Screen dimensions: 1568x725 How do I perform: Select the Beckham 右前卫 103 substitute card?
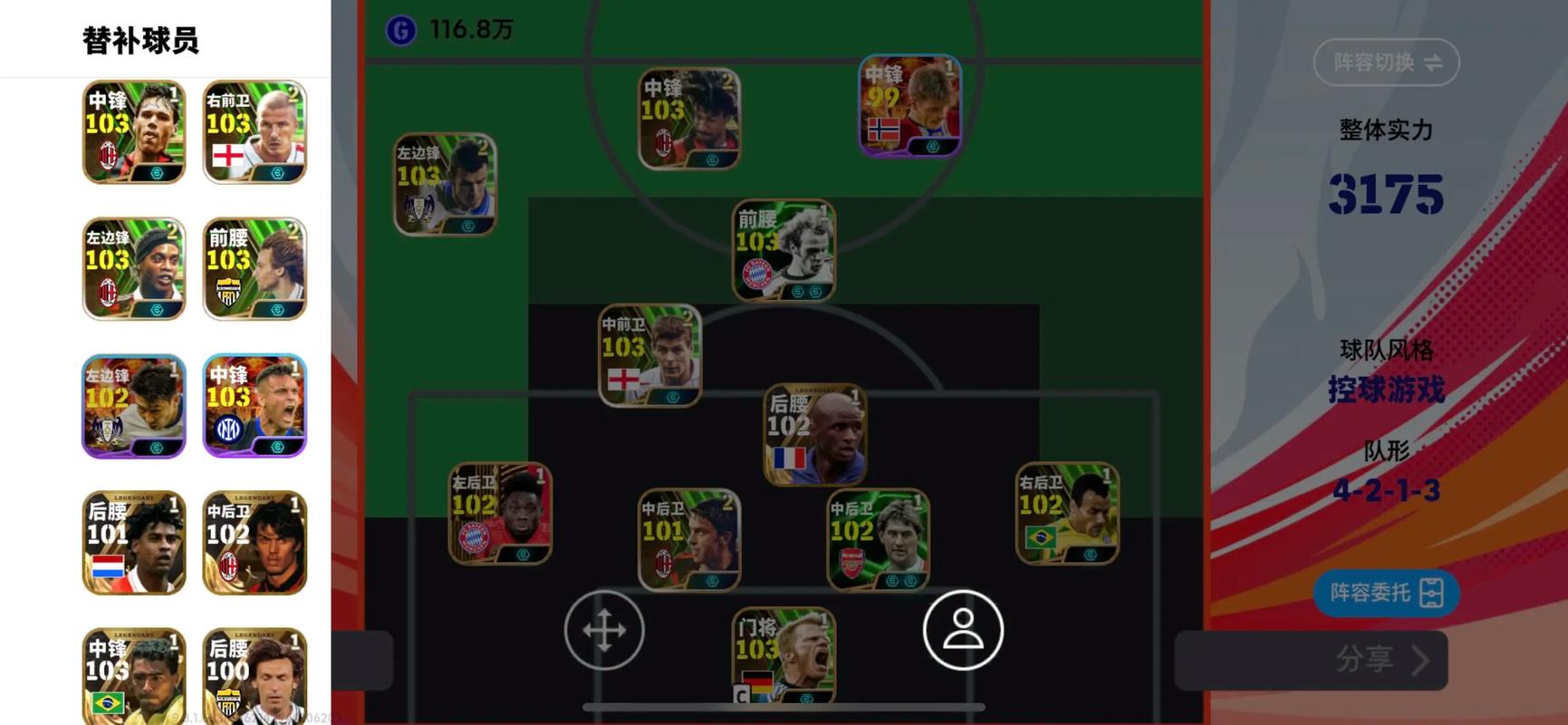tap(255, 132)
